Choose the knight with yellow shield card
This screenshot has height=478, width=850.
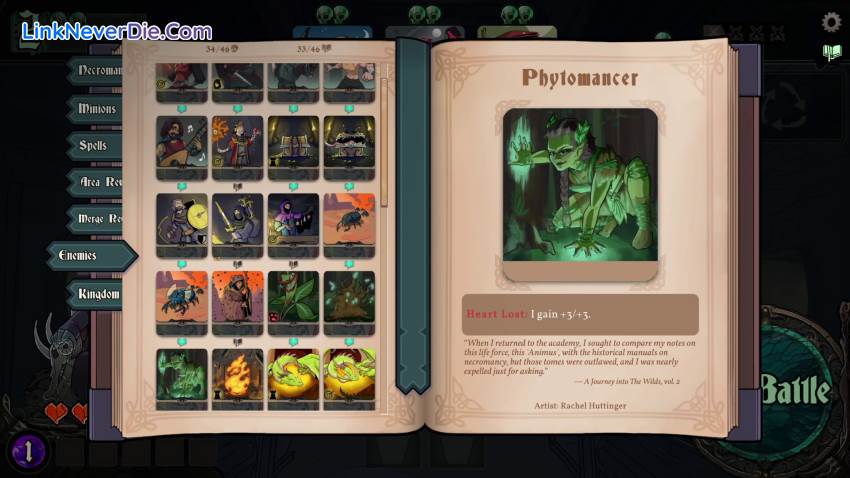[x=181, y=219]
